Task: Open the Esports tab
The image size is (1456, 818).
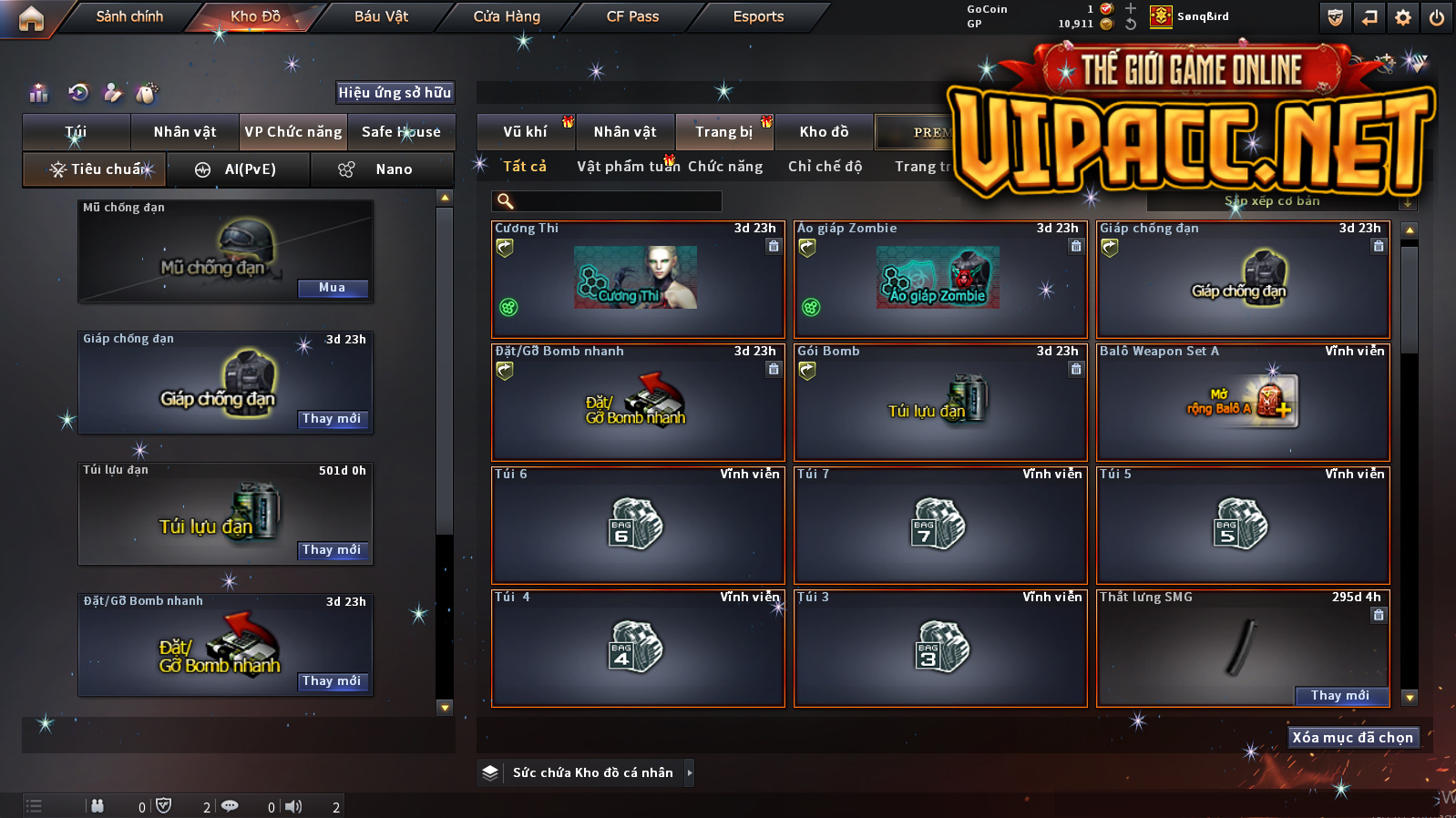Action: point(758,16)
